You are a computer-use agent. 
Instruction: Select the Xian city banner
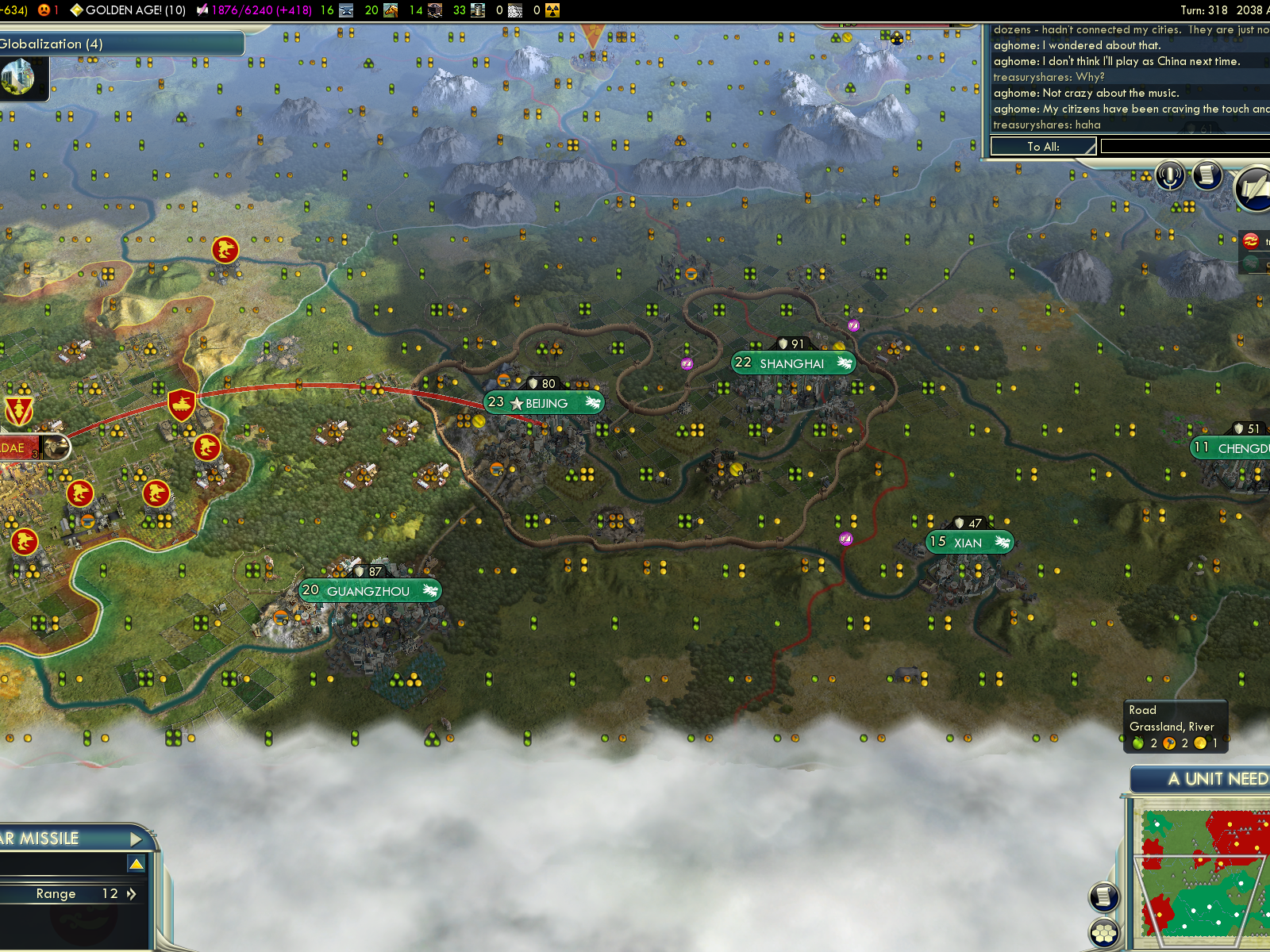tap(969, 543)
